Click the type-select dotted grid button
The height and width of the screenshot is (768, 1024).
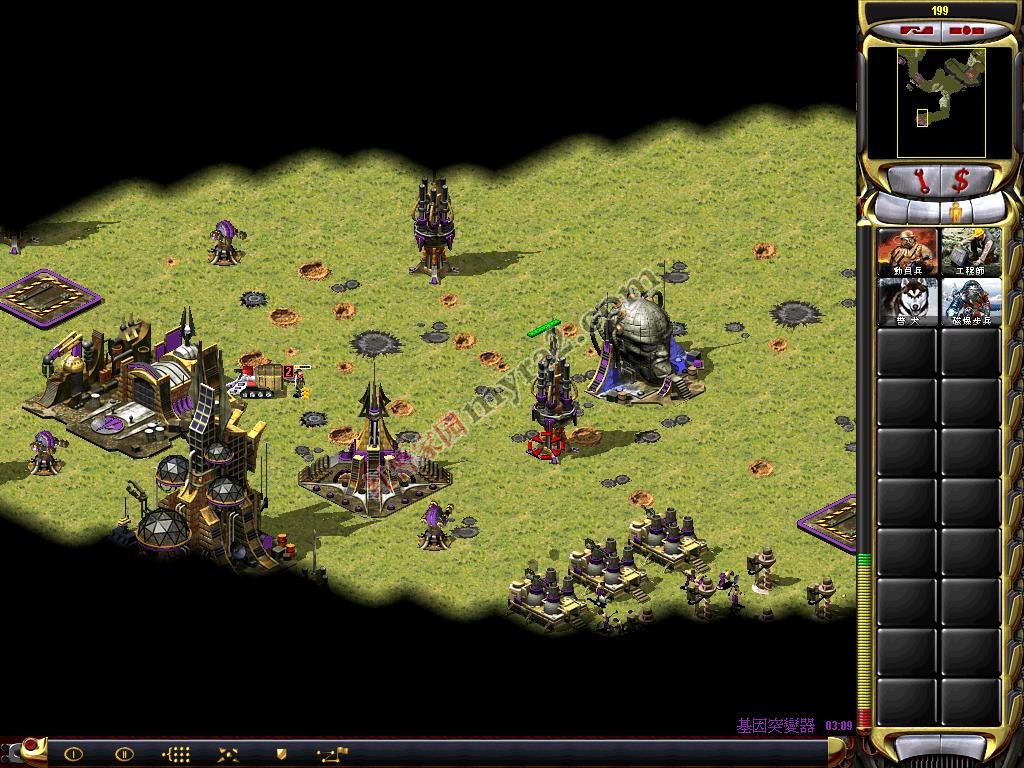click(x=177, y=754)
